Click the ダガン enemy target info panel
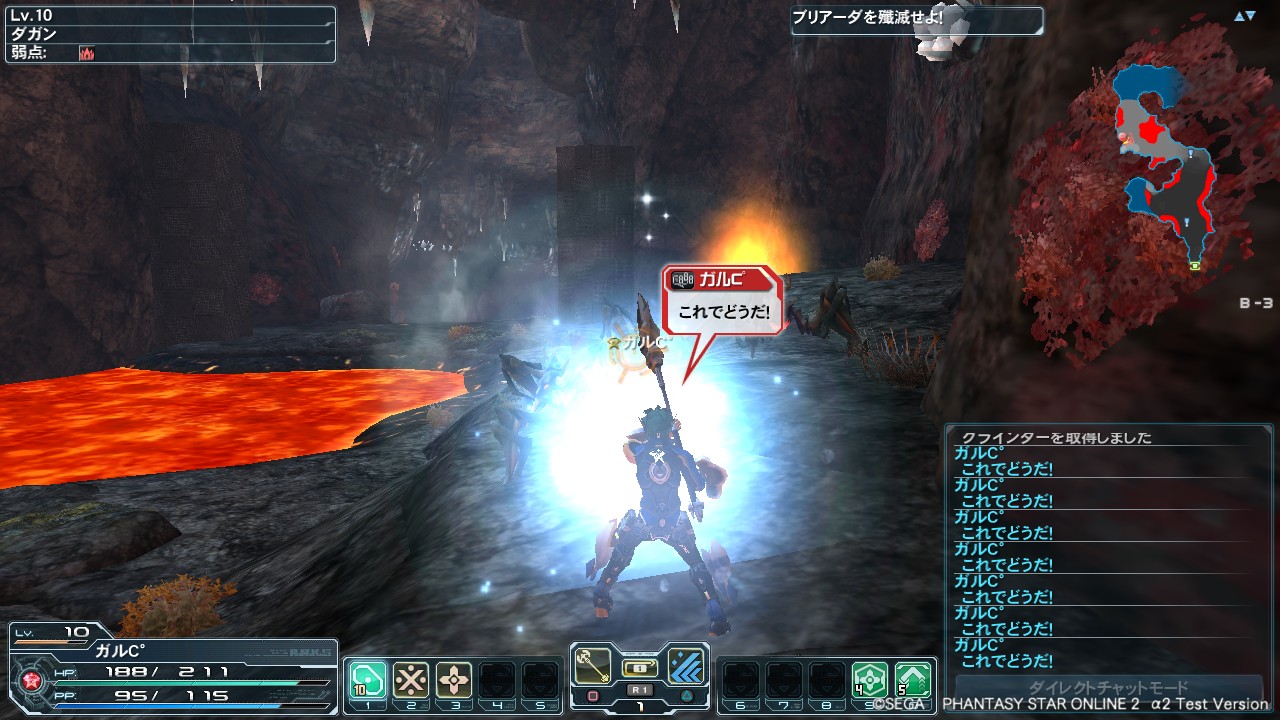The height and width of the screenshot is (720, 1280). pyautogui.click(x=170, y=35)
